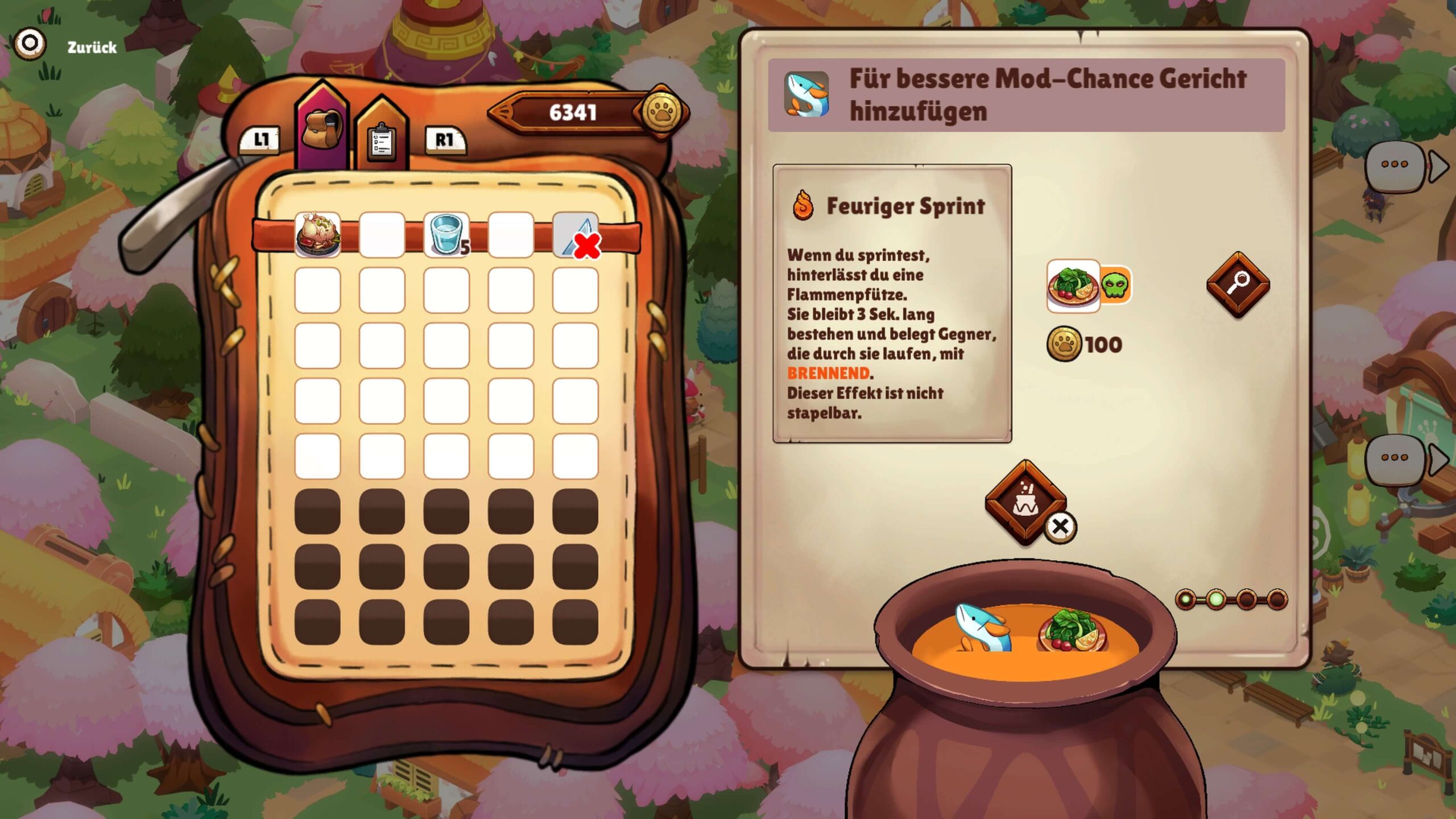Select the glass of water slot
Image resolution: width=1456 pixels, height=819 pixels.
(x=446, y=234)
